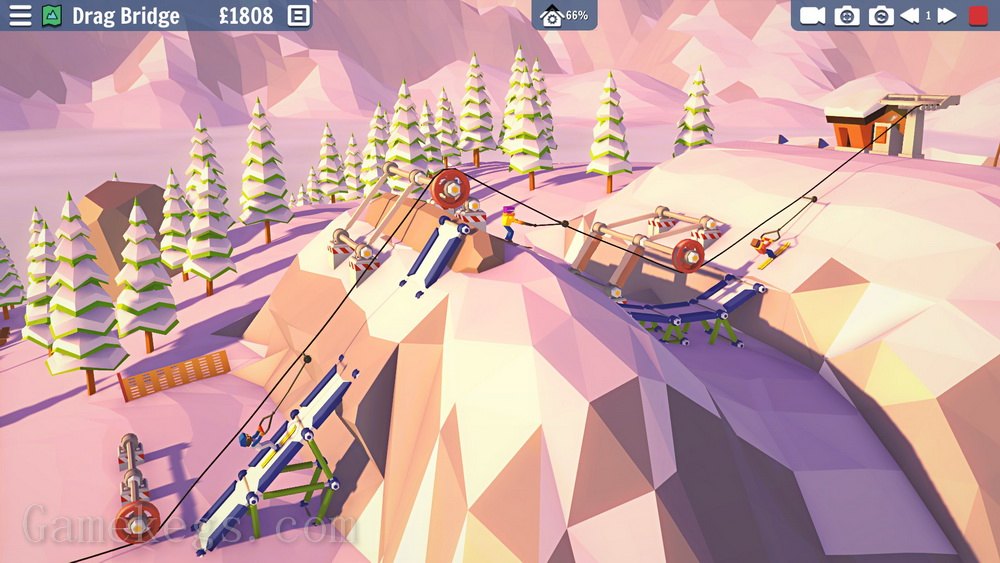1000x563 pixels.
Task: Click the camera rotate/switch button
Action: [880, 16]
